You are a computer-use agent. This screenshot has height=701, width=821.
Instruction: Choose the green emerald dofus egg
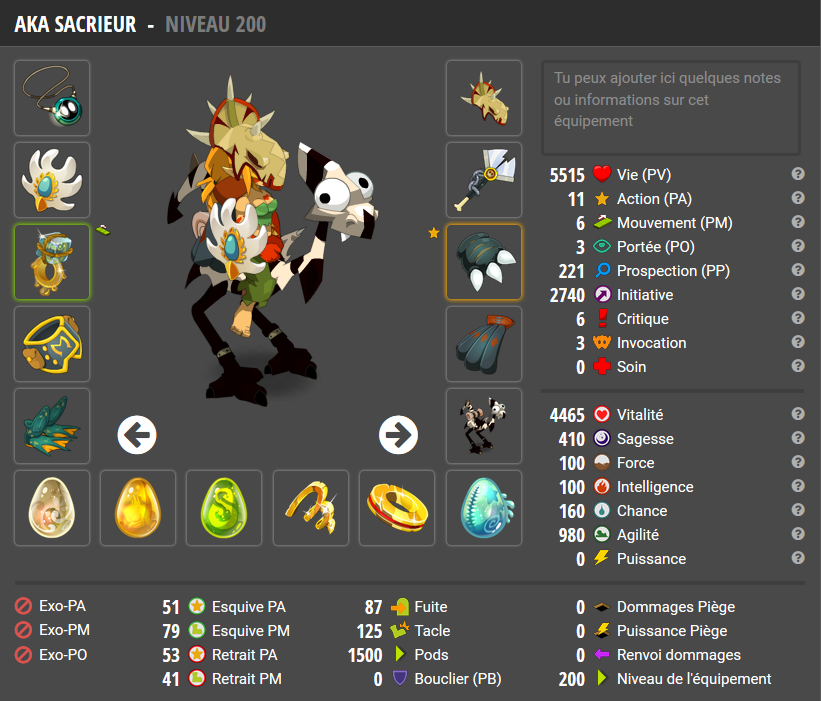coord(224,508)
